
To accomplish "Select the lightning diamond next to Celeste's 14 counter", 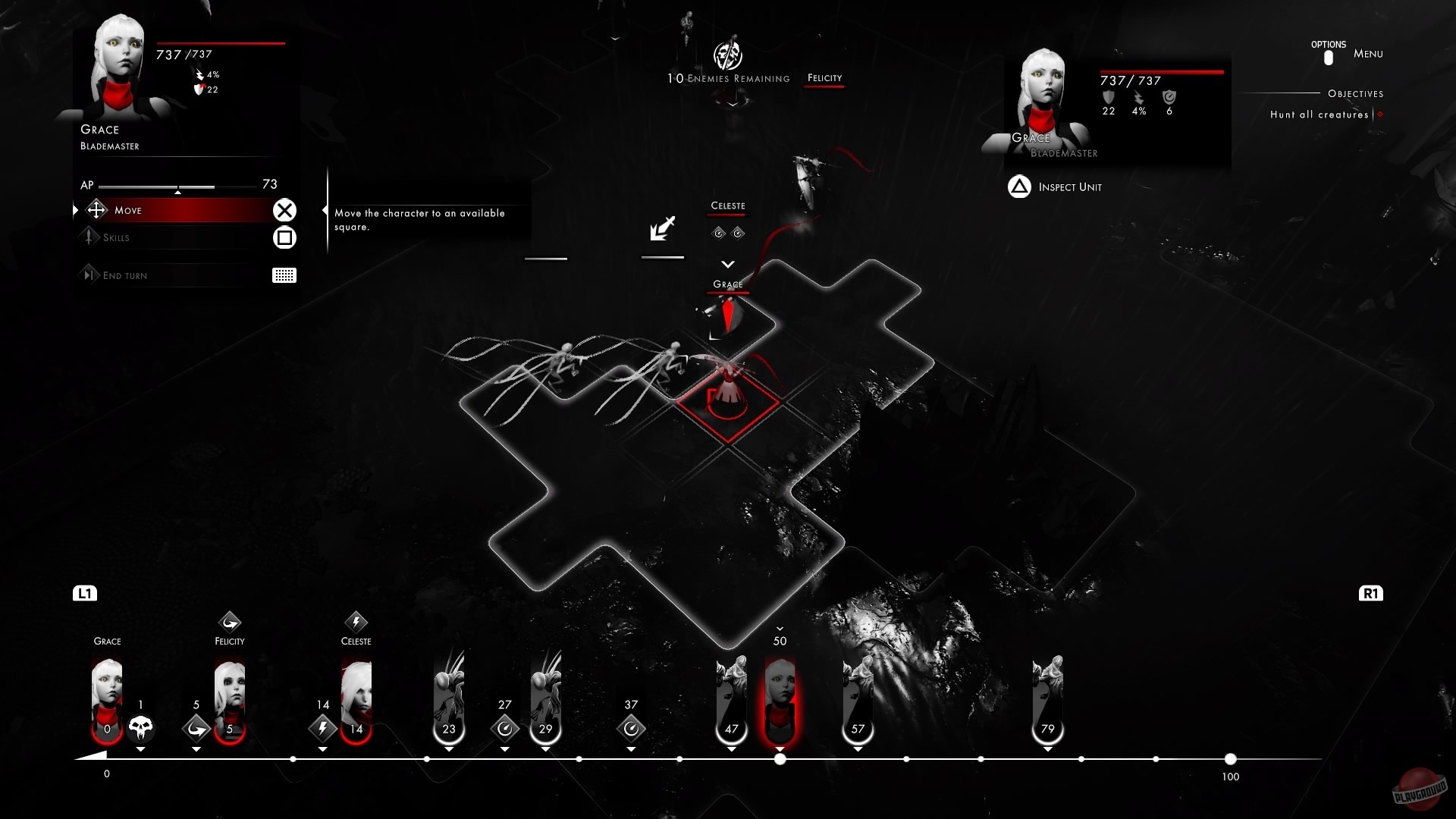I will click(x=322, y=729).
